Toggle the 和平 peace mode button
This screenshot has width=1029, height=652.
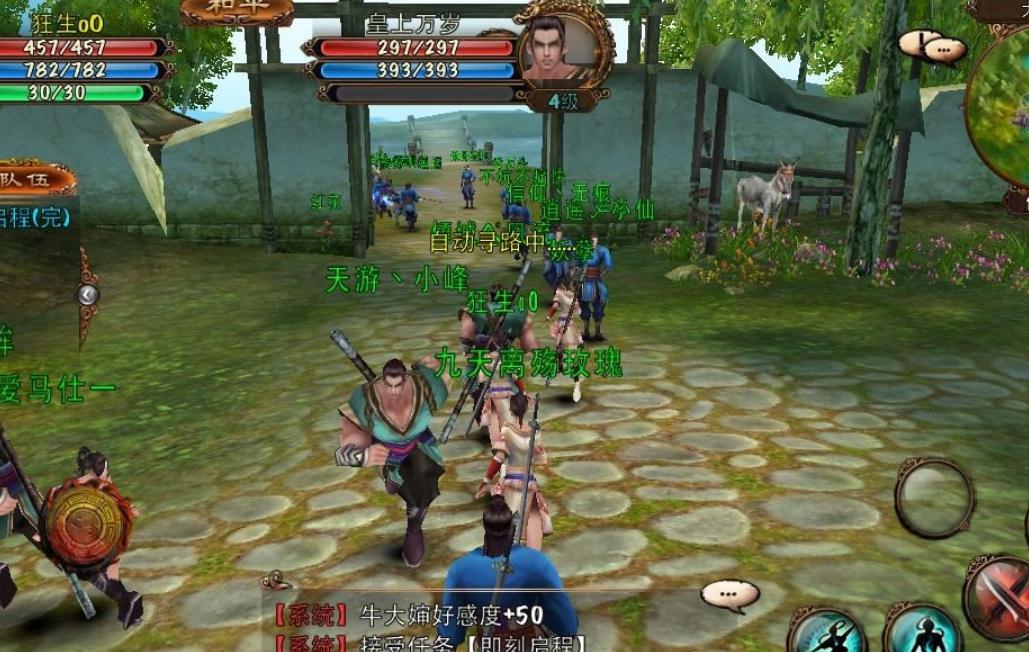237,10
